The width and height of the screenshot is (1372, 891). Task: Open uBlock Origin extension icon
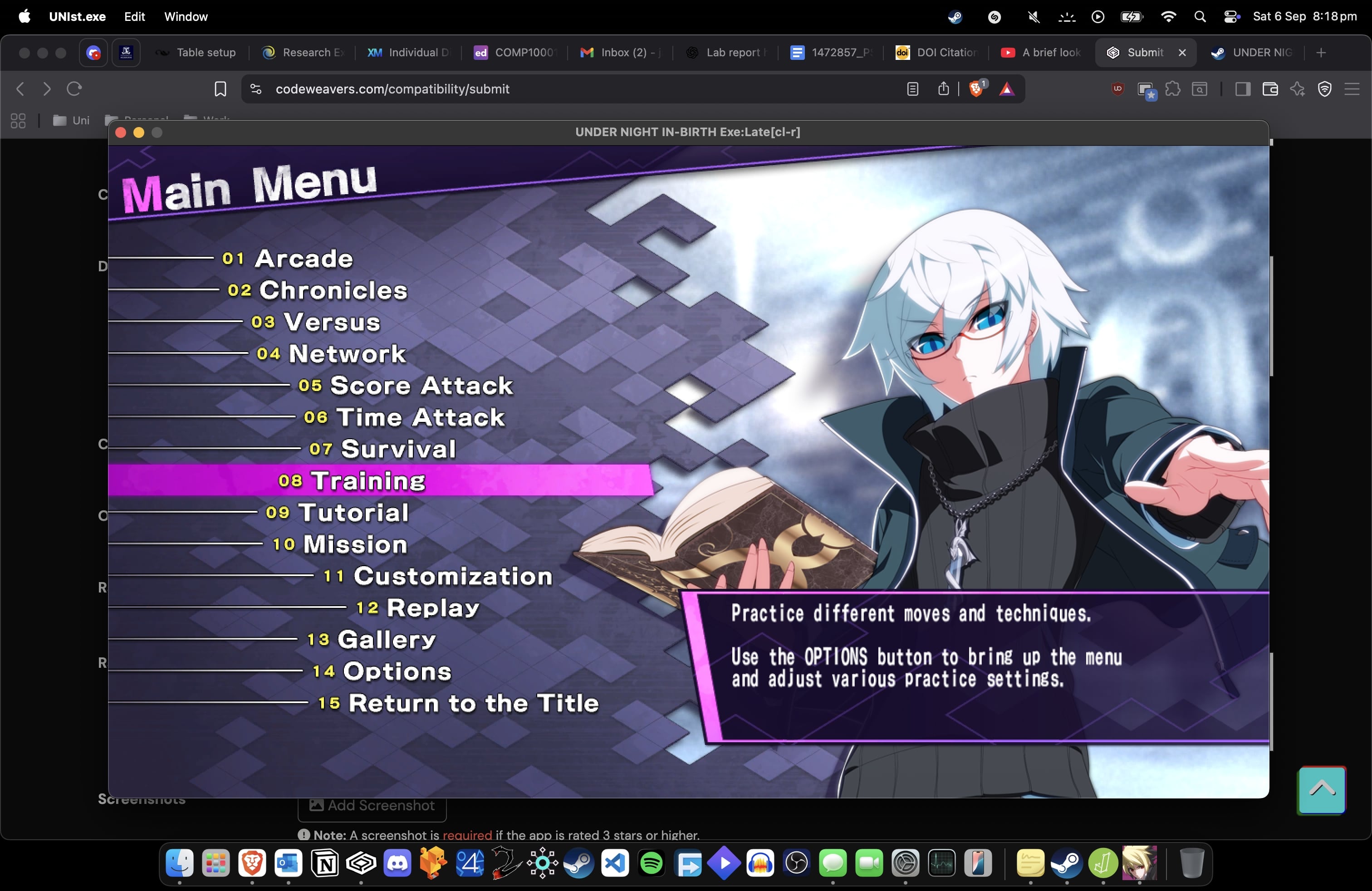point(1117,89)
